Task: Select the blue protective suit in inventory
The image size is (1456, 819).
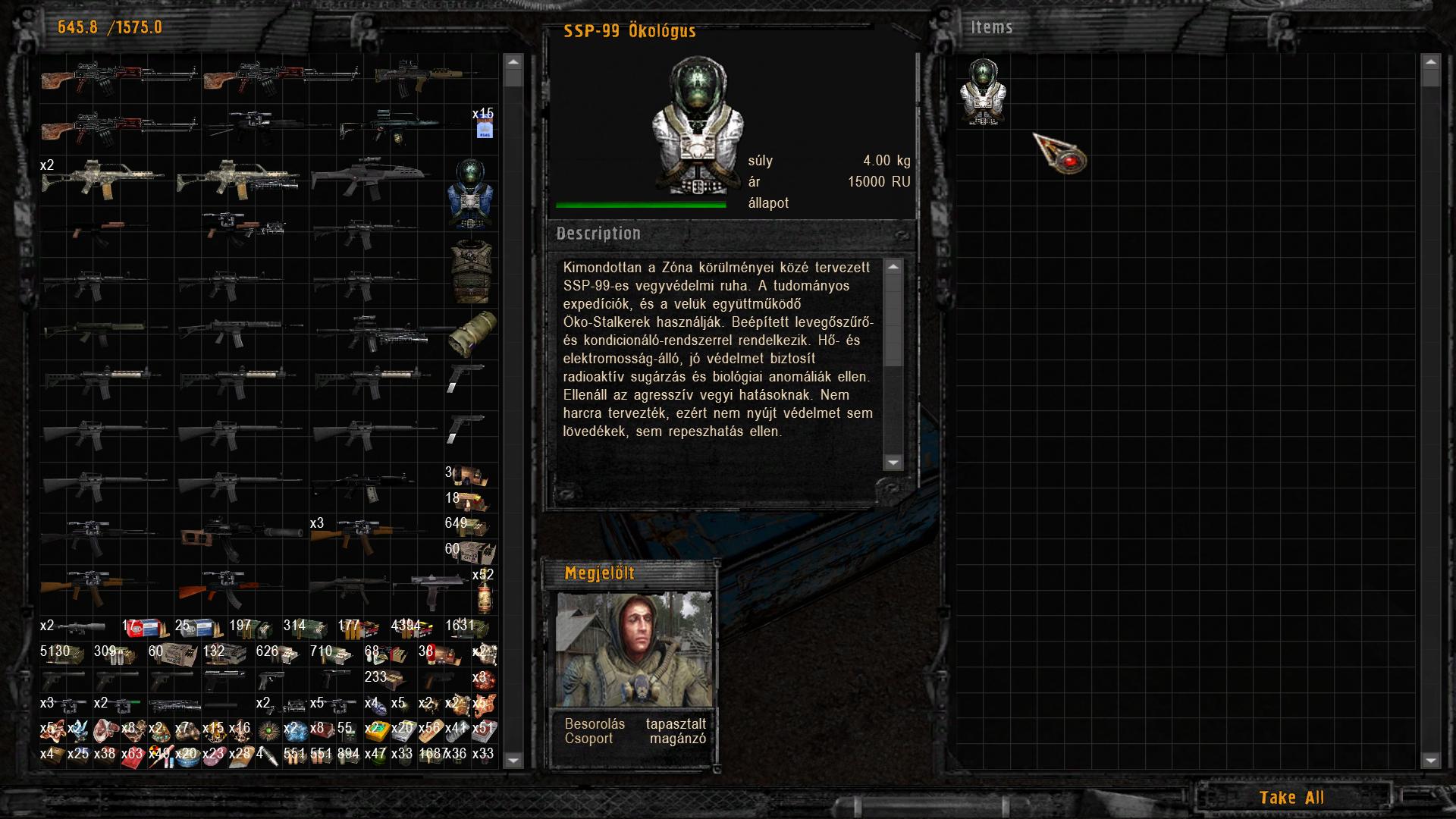Action: 471,193
